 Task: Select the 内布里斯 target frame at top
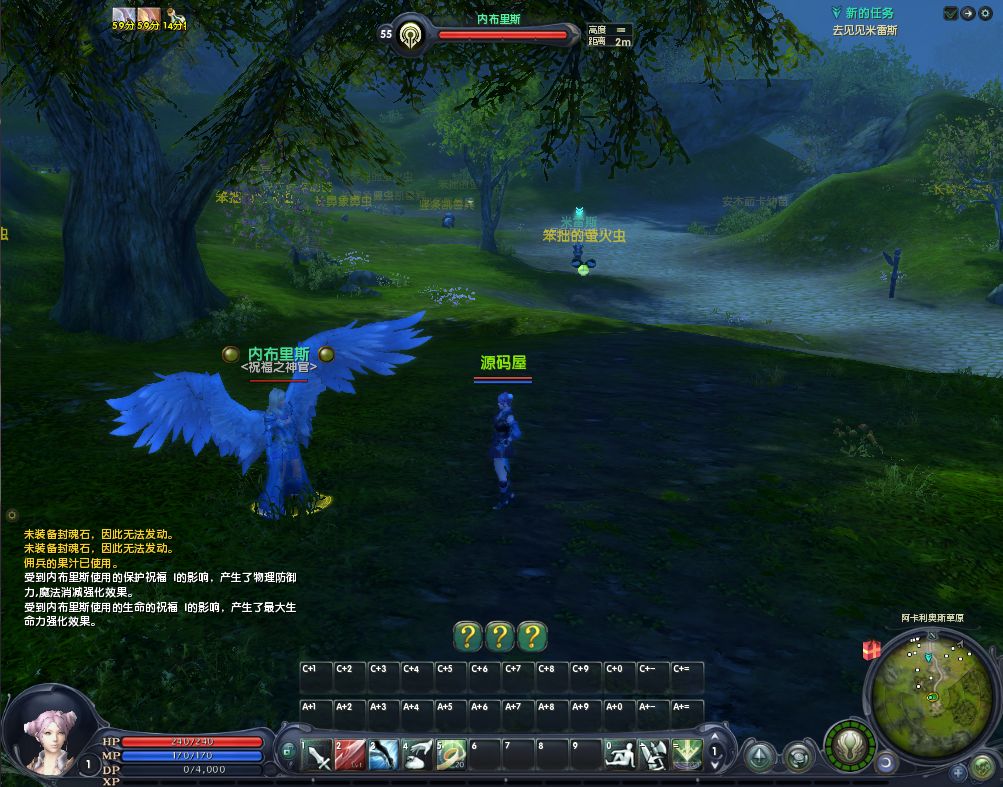pos(498,33)
